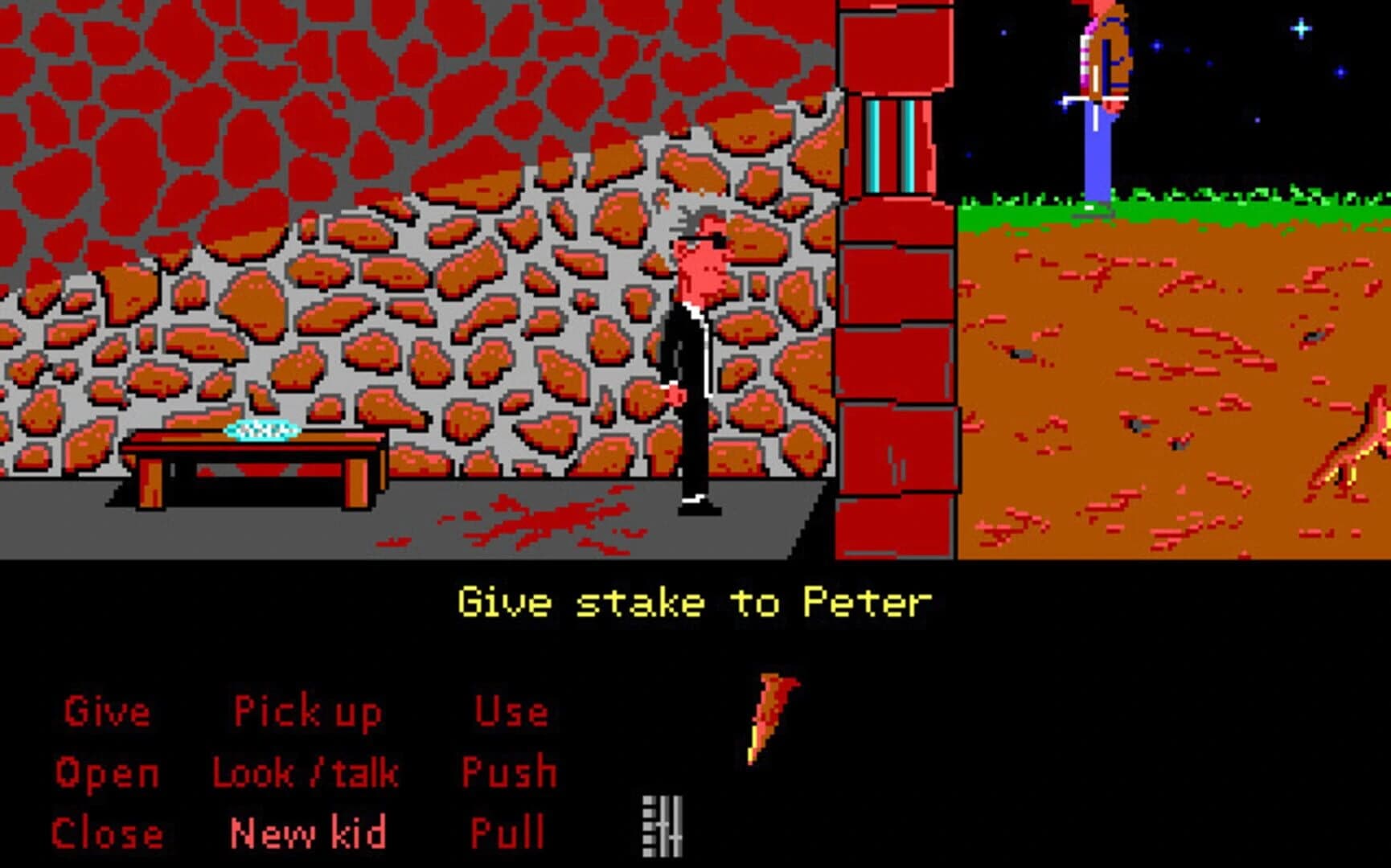Select the Use verb
The height and width of the screenshot is (868, 1391).
[x=511, y=711]
